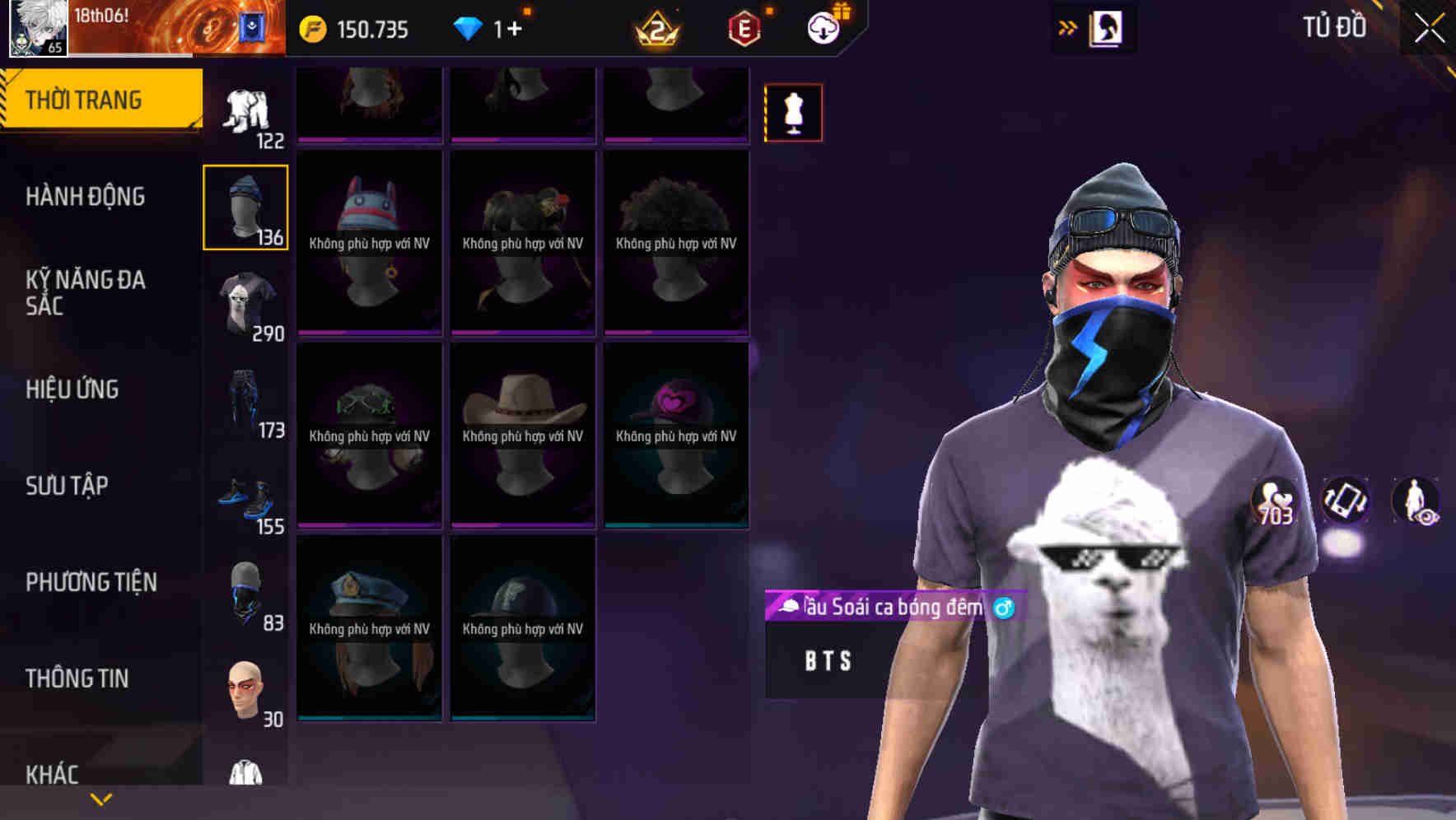
Task: Expand the sidebar with the yellow chevron down
Action: (x=100, y=797)
